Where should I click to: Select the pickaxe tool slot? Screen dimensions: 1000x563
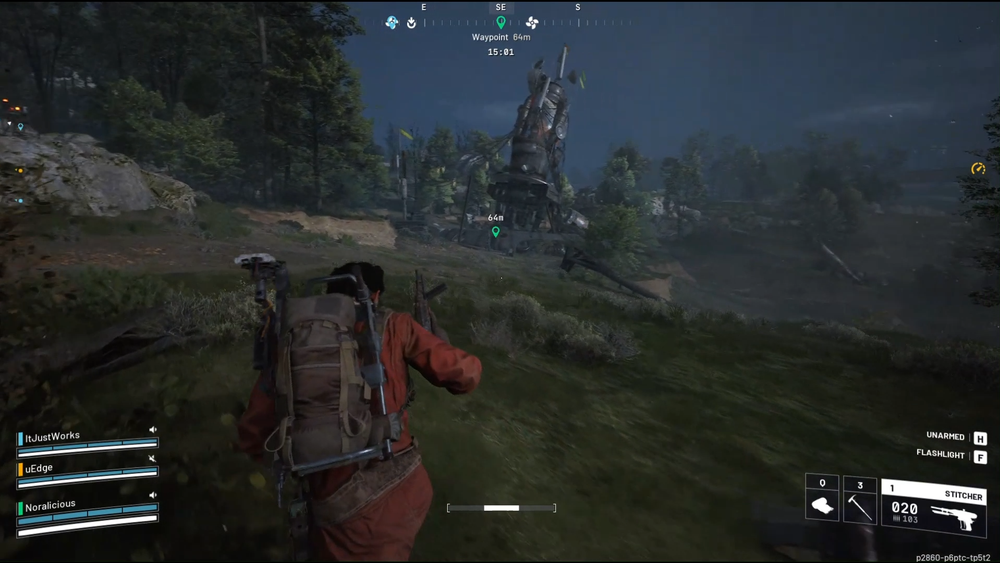point(859,500)
